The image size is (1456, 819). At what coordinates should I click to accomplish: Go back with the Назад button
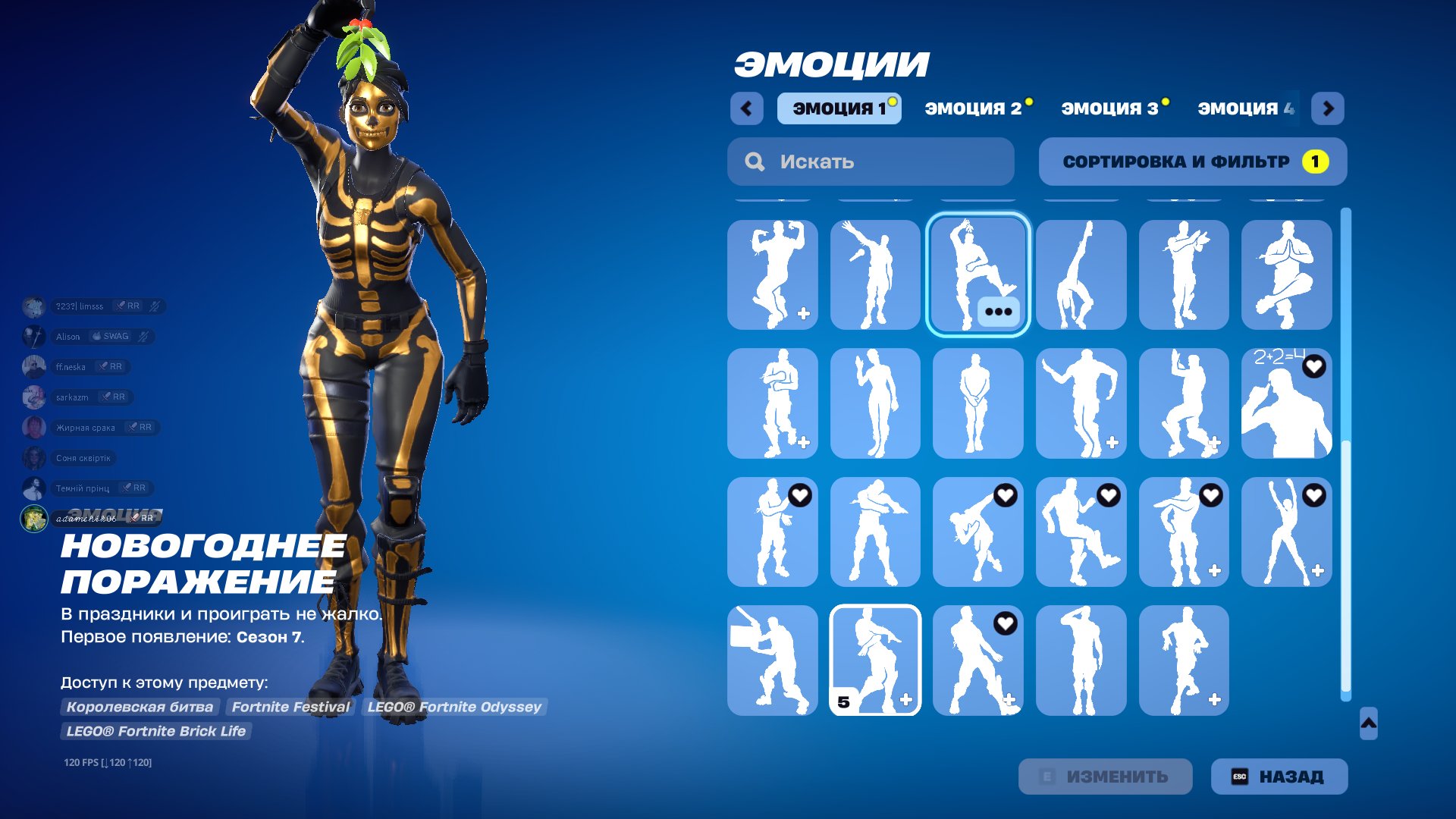click(1279, 777)
